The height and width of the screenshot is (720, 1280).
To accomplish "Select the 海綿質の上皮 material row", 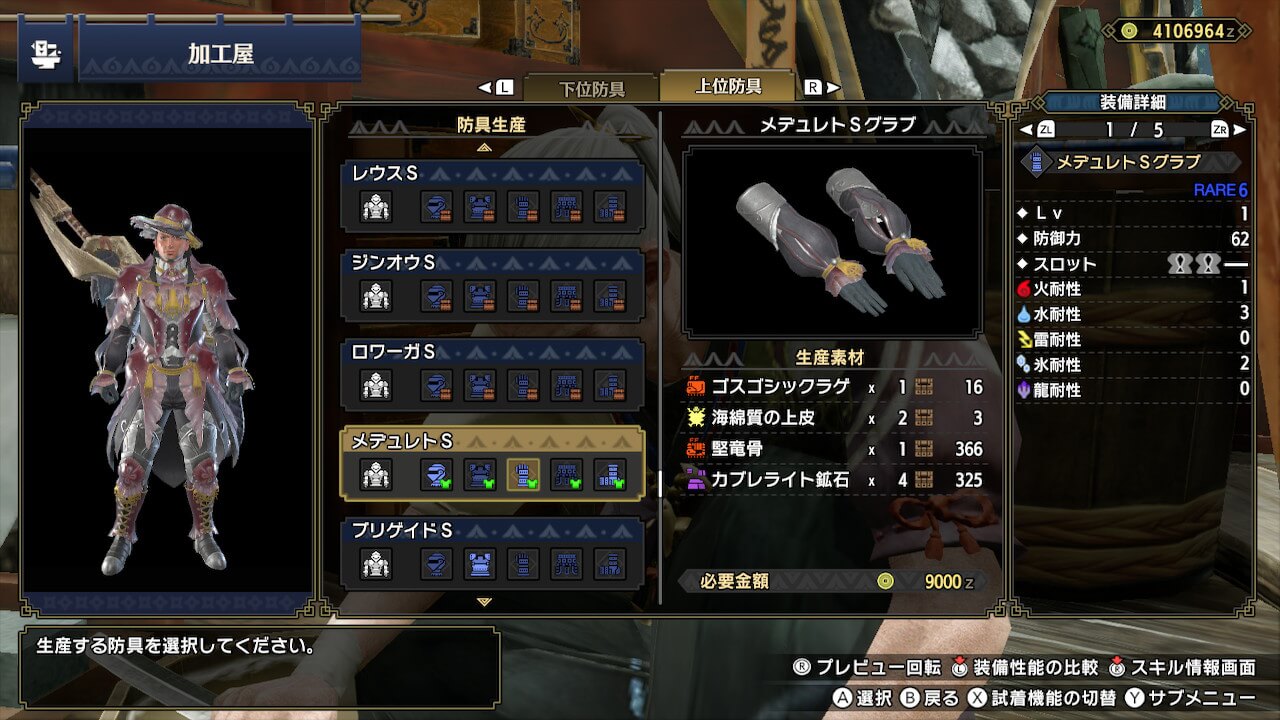I will click(835, 418).
